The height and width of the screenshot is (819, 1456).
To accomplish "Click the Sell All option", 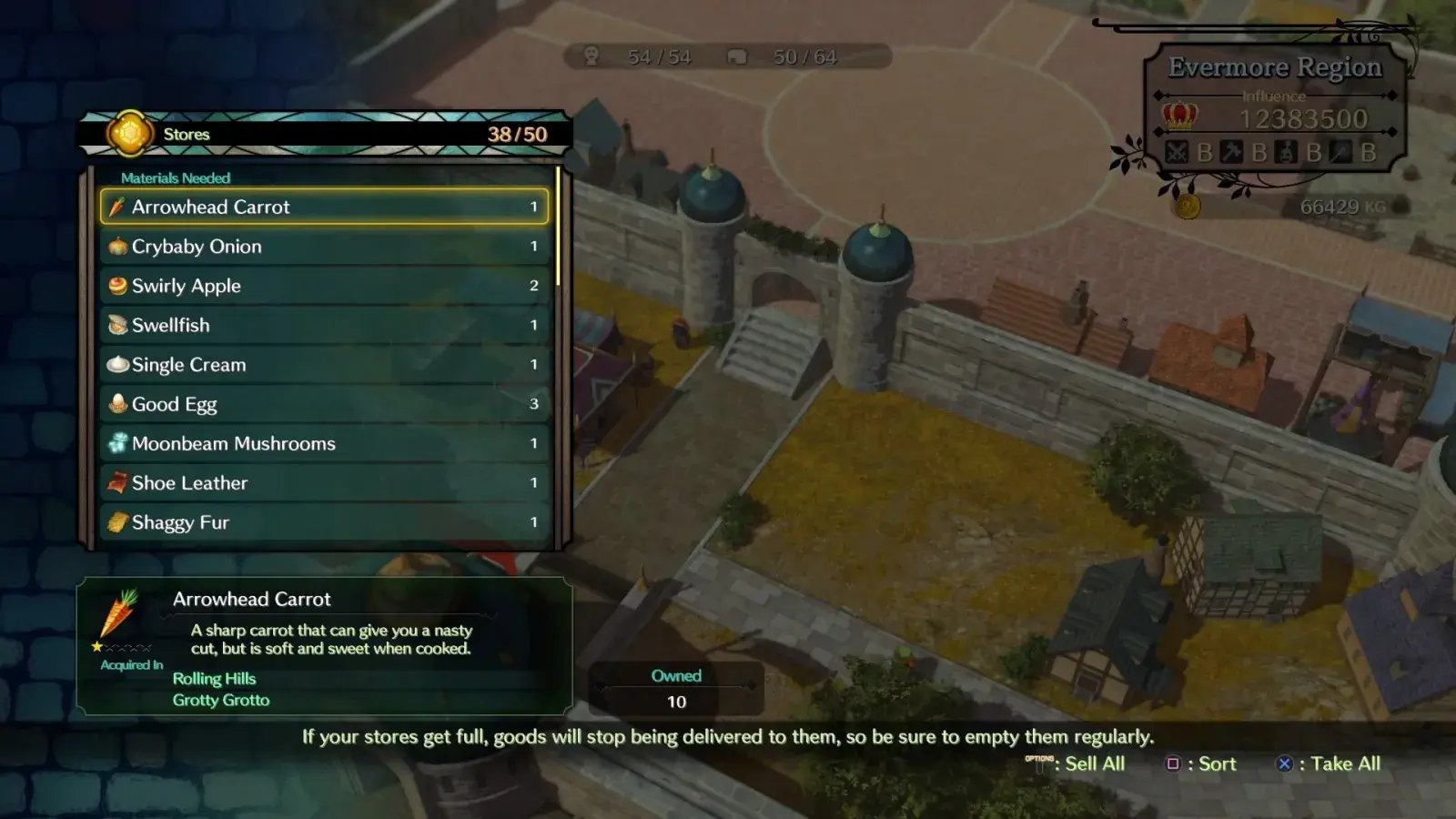I will click(1077, 764).
